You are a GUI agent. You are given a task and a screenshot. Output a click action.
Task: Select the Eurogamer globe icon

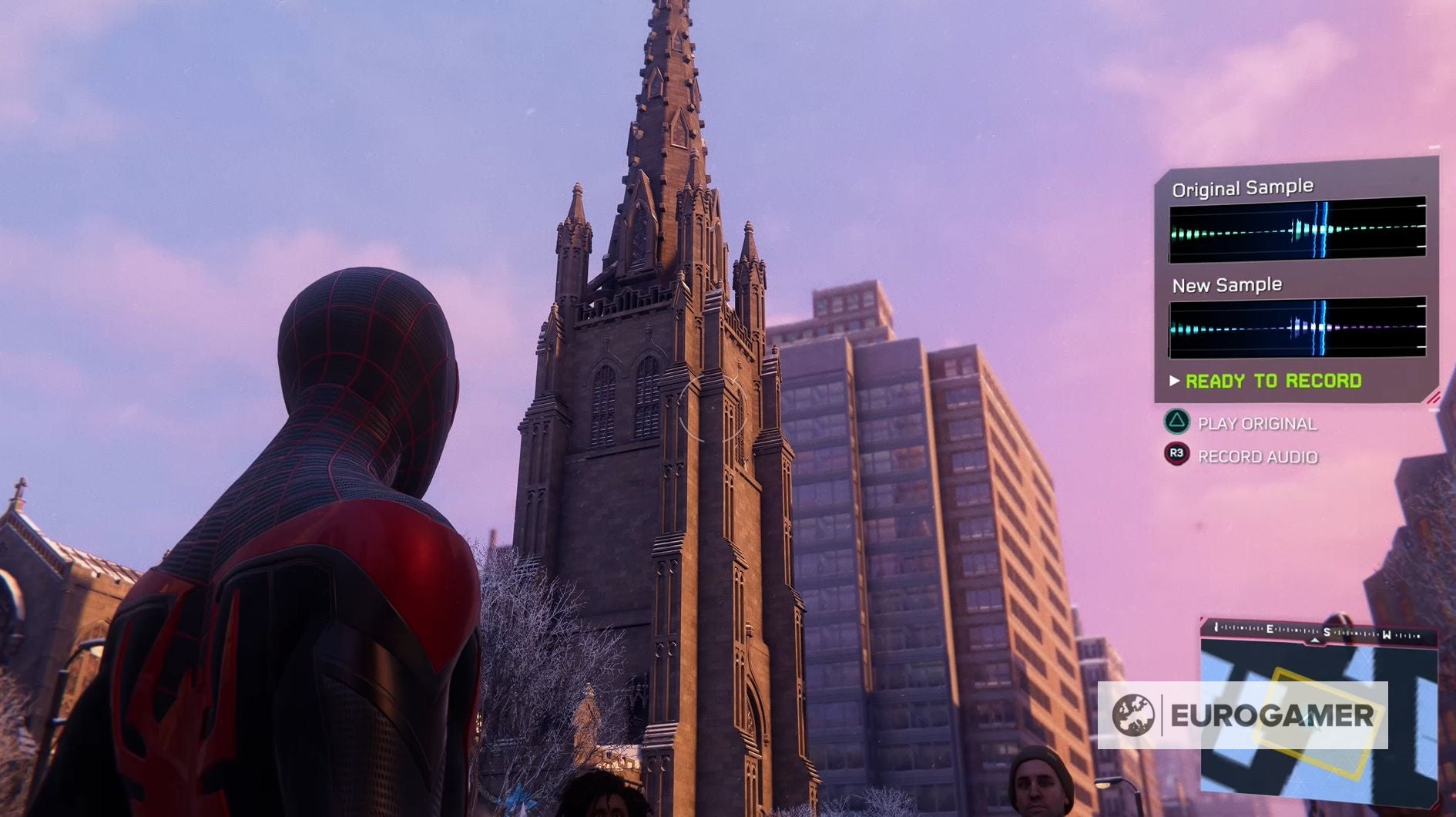click(1132, 714)
